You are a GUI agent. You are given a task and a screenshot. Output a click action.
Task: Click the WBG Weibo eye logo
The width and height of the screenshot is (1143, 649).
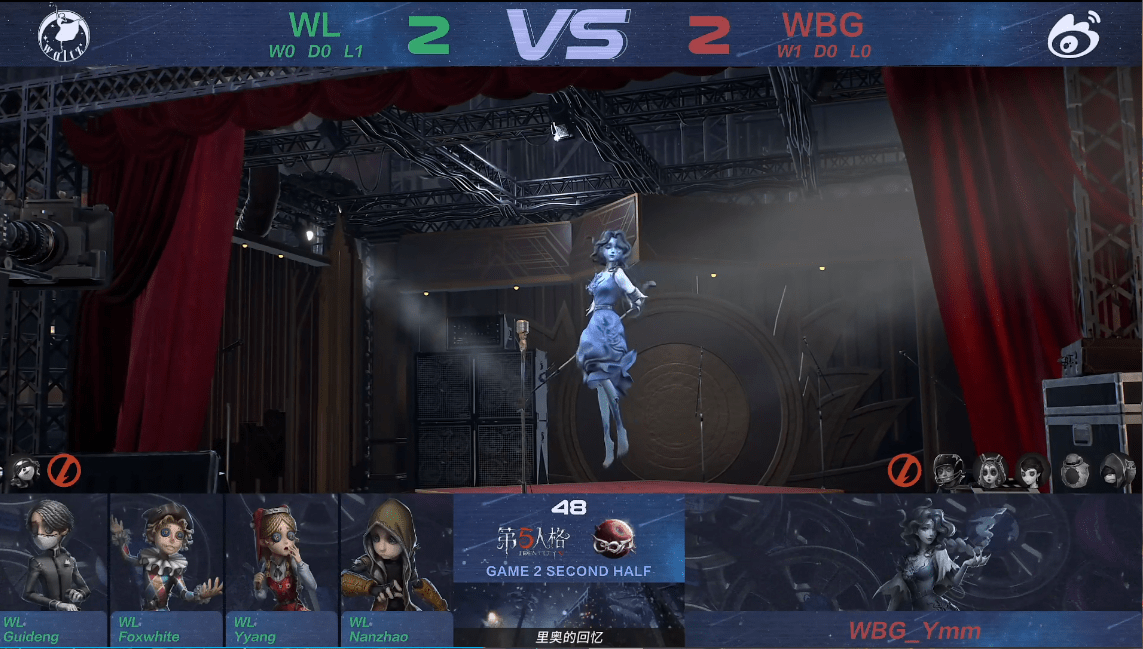point(1074,34)
